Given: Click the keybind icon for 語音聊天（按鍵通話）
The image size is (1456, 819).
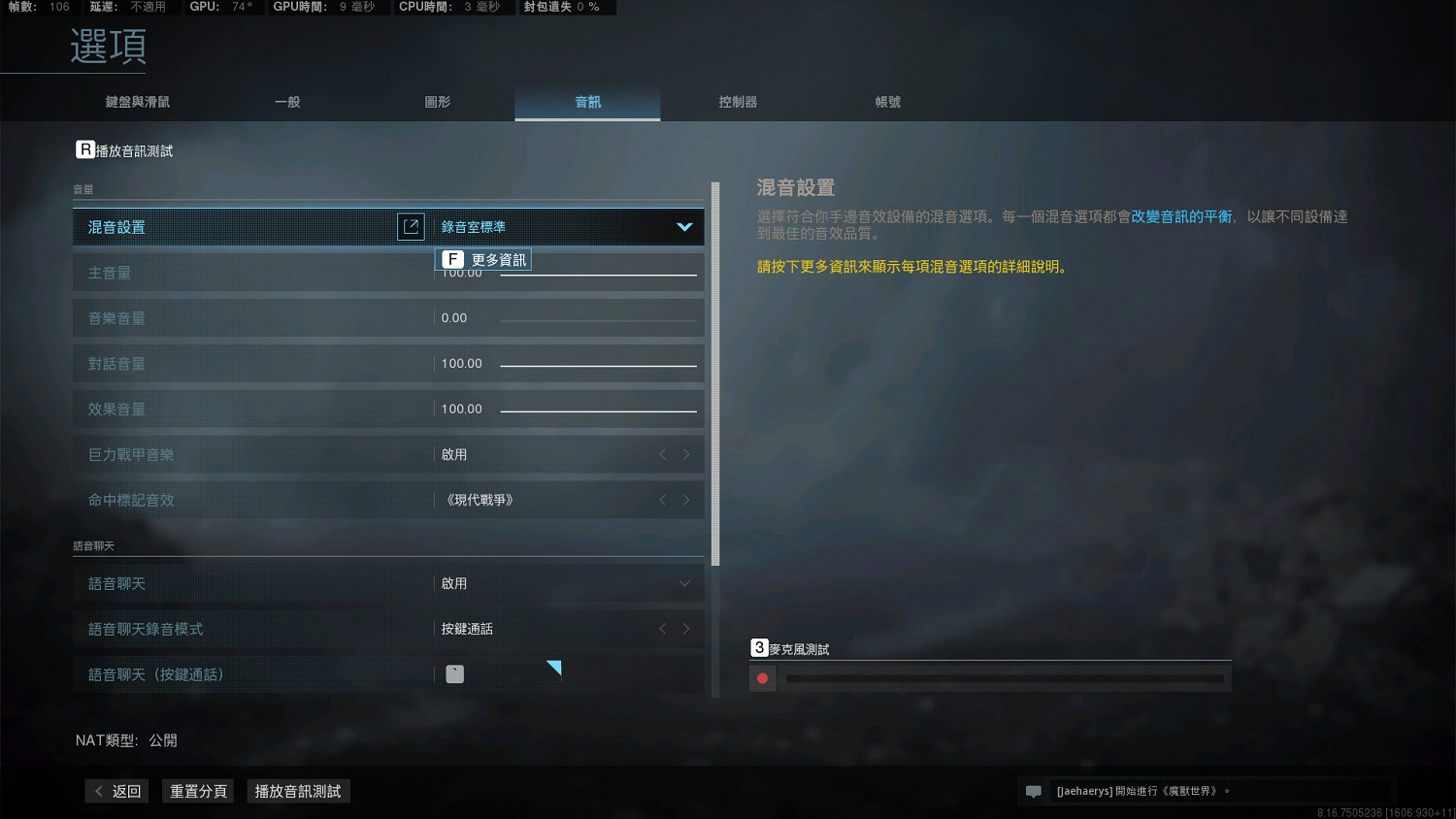Looking at the screenshot, I should [454, 673].
